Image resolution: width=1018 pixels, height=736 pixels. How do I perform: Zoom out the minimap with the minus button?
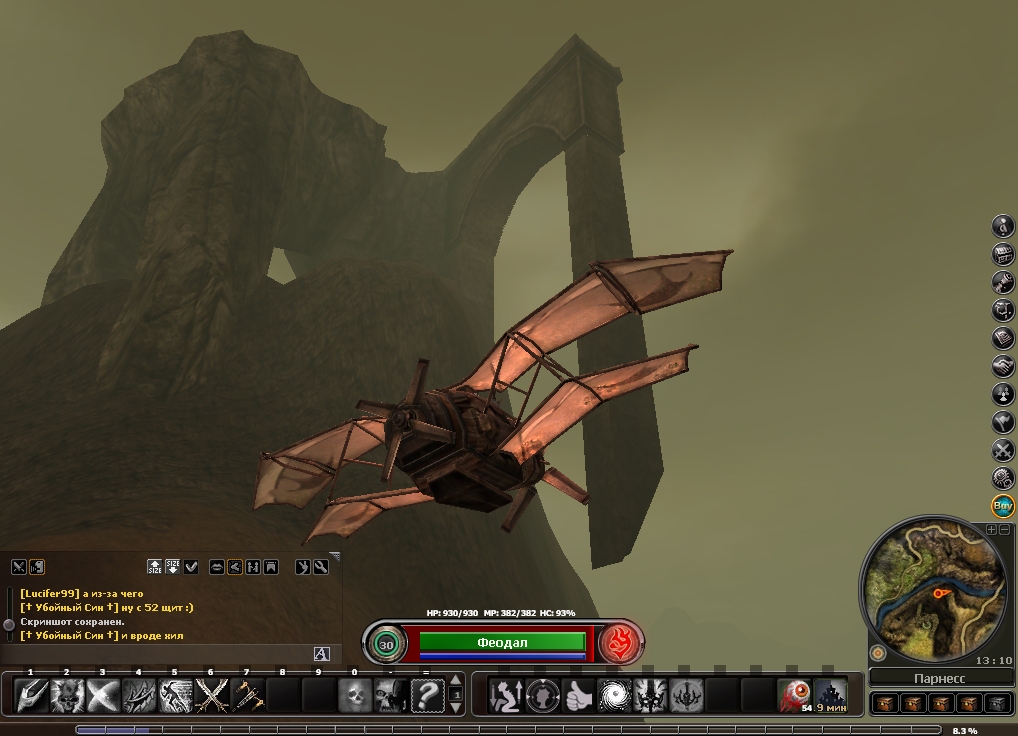(1004, 530)
